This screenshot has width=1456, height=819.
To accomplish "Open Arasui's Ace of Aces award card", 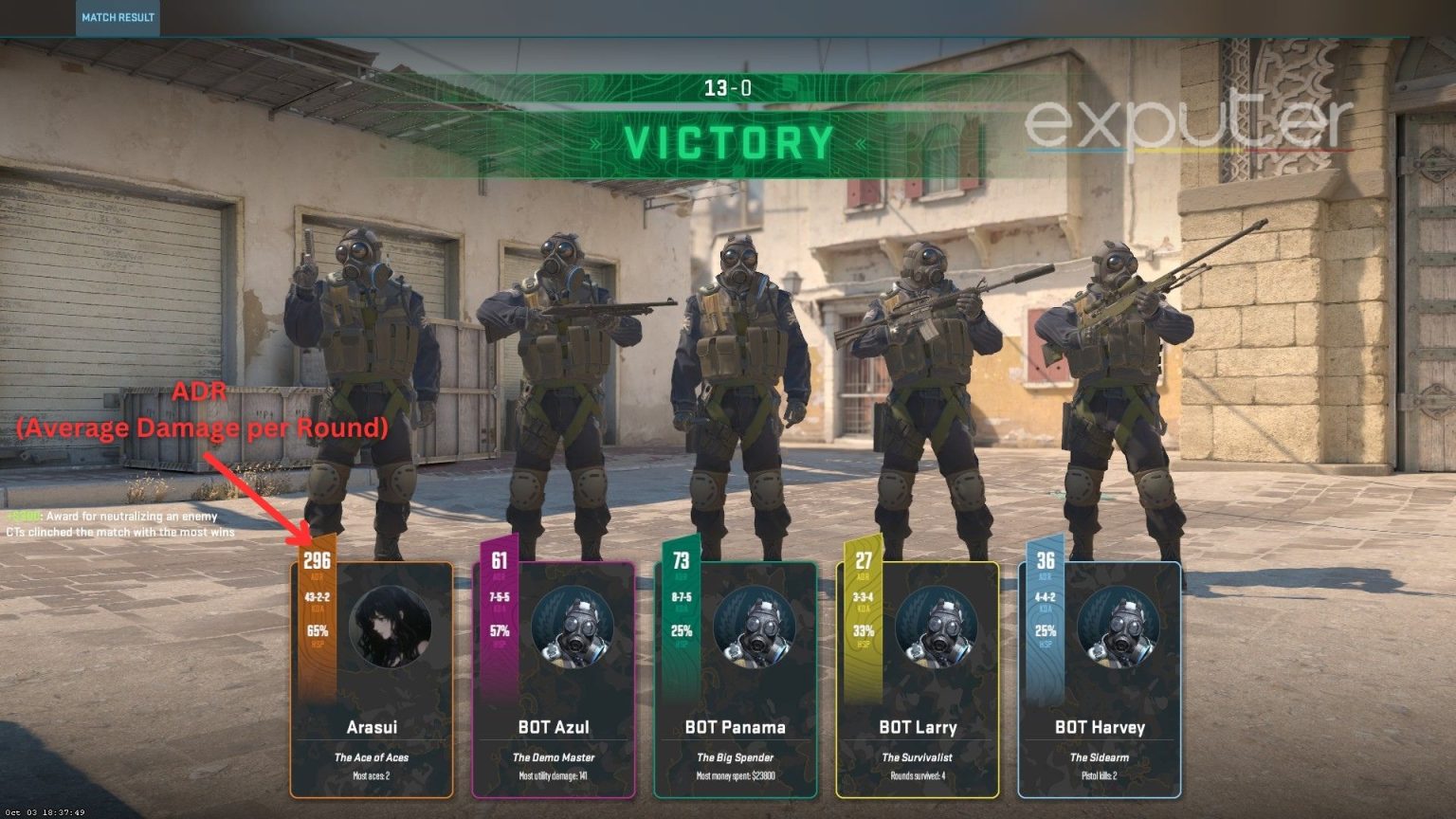I will (x=373, y=757).
